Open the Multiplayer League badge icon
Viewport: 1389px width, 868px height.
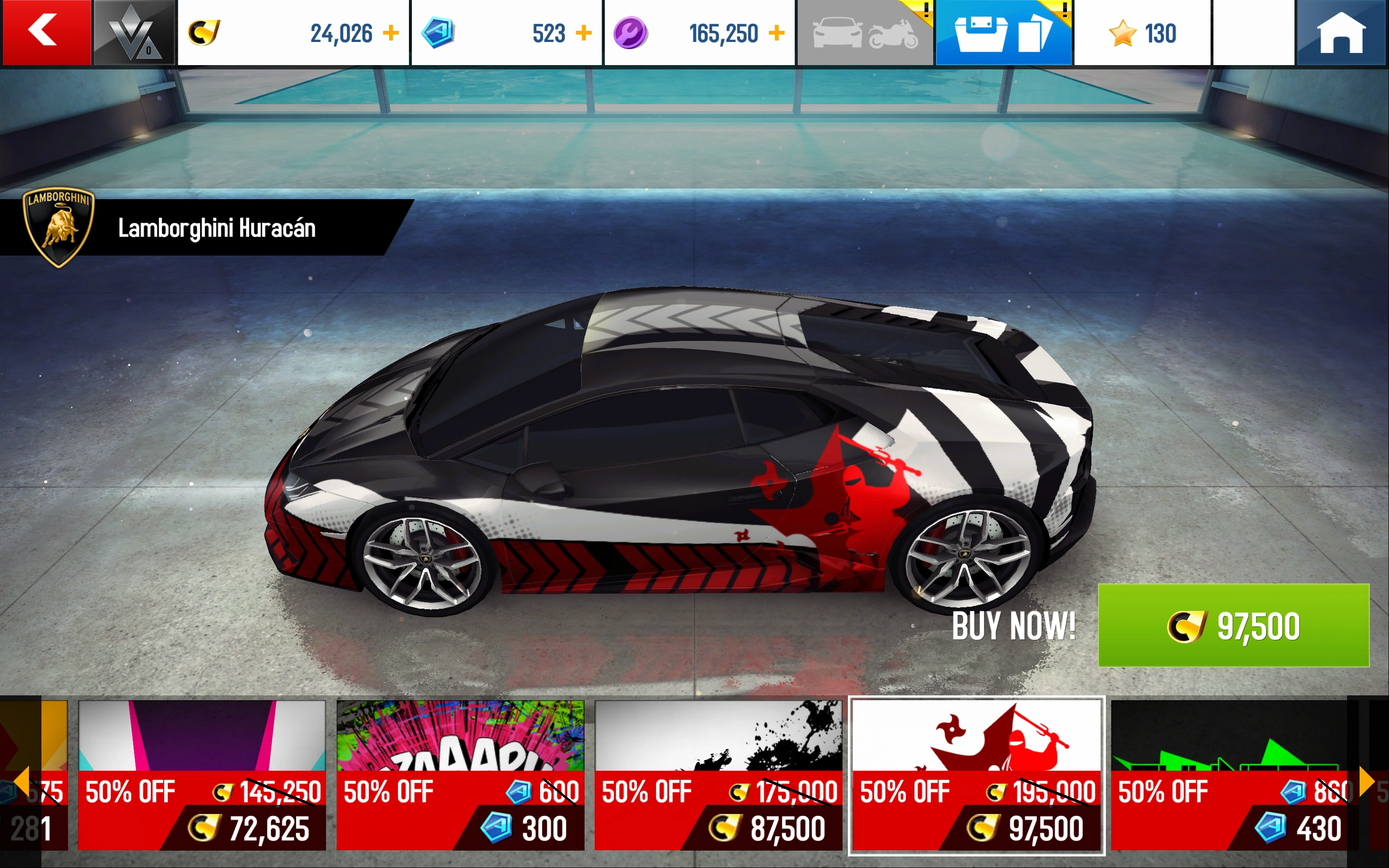[x=132, y=31]
